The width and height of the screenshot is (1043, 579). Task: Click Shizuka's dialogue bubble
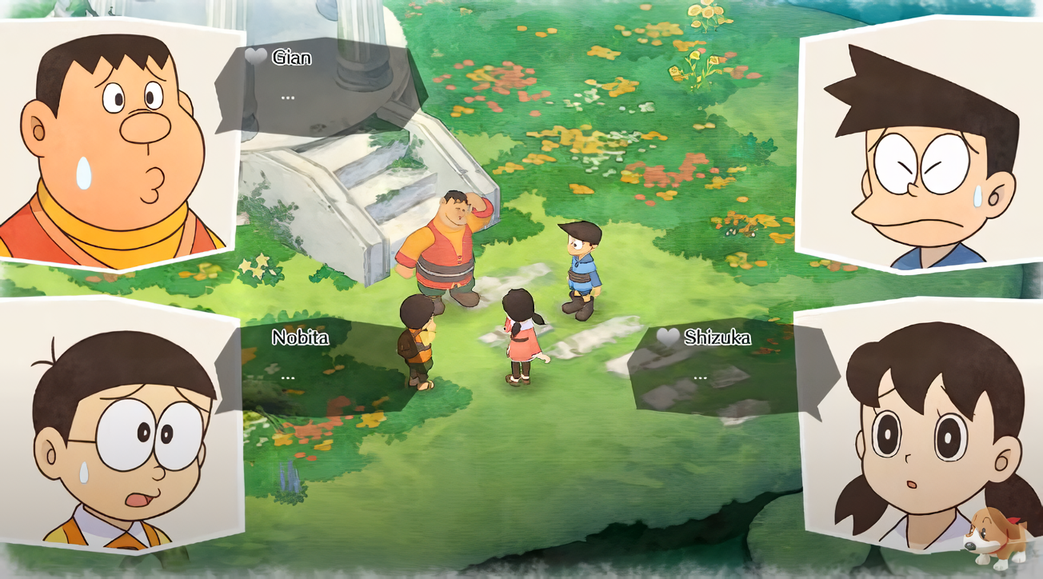click(725, 367)
